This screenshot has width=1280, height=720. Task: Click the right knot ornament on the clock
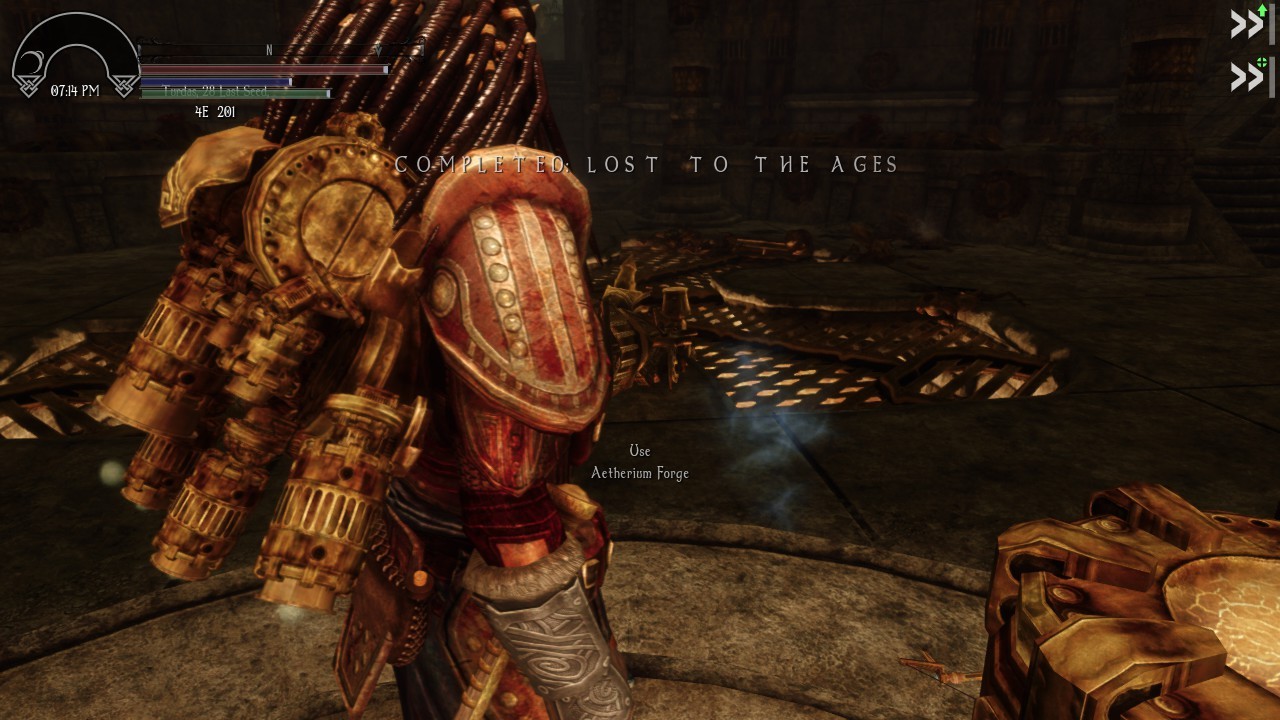[x=125, y=84]
